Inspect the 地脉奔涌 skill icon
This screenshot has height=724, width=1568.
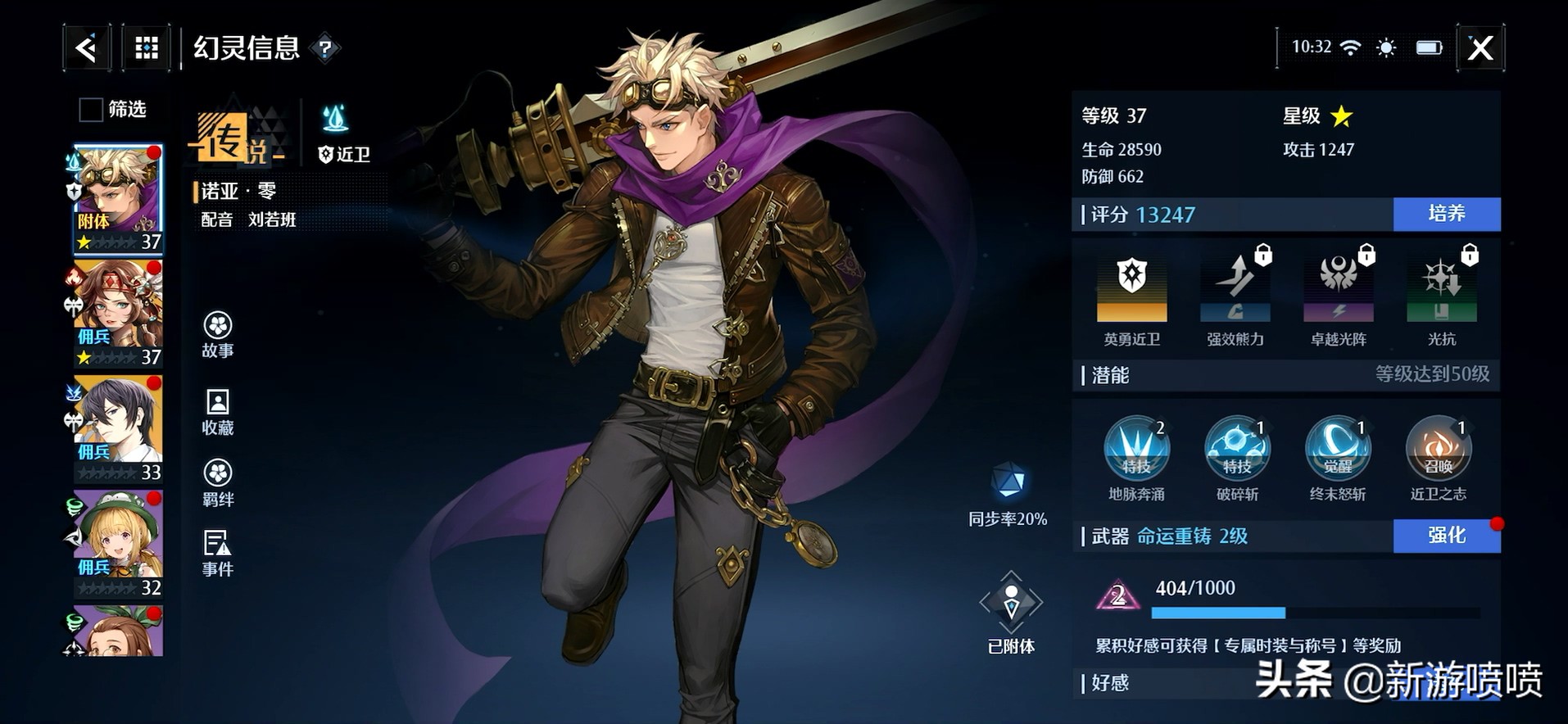(x=1136, y=449)
